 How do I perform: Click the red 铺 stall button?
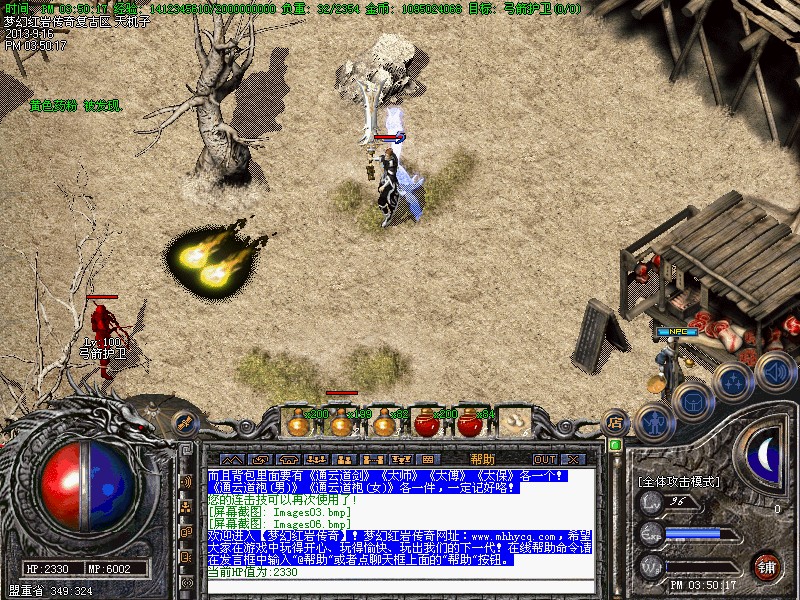click(x=767, y=565)
